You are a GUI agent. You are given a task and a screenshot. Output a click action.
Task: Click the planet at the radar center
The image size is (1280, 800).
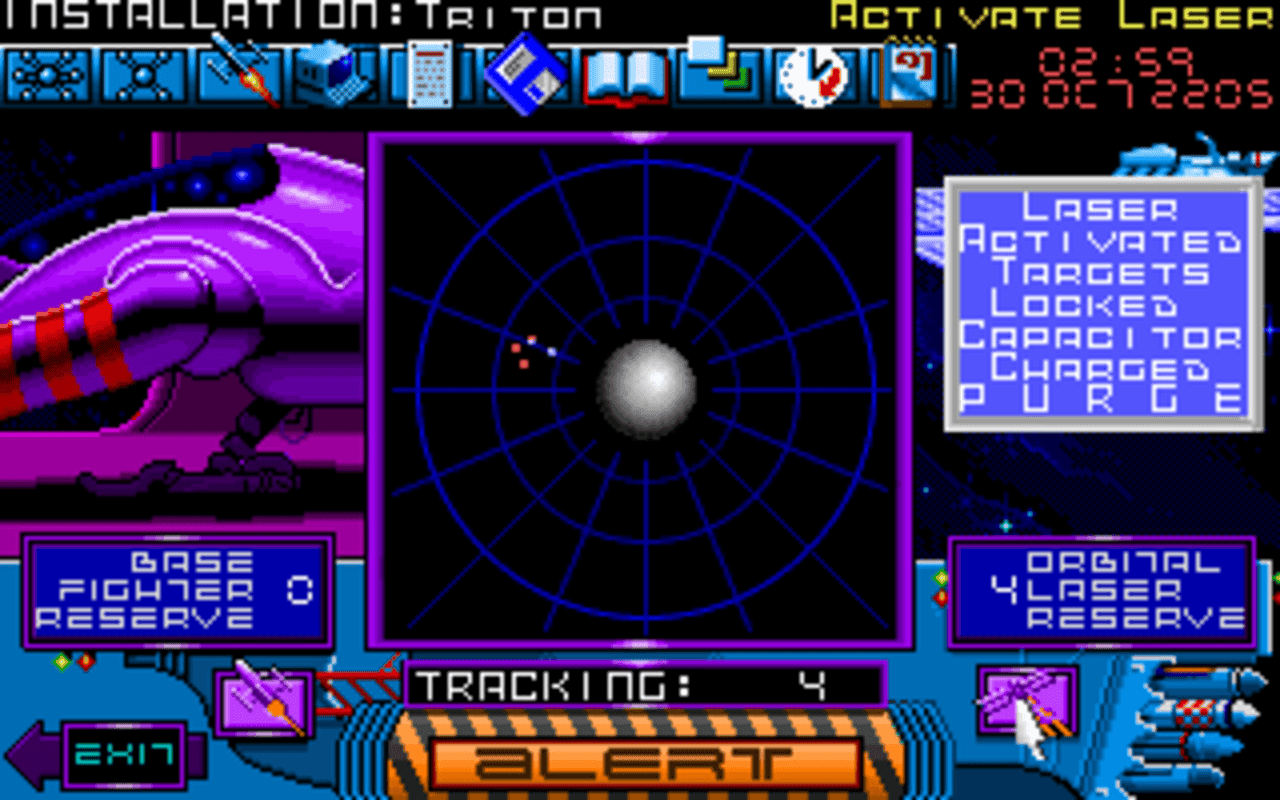[x=650, y=390]
